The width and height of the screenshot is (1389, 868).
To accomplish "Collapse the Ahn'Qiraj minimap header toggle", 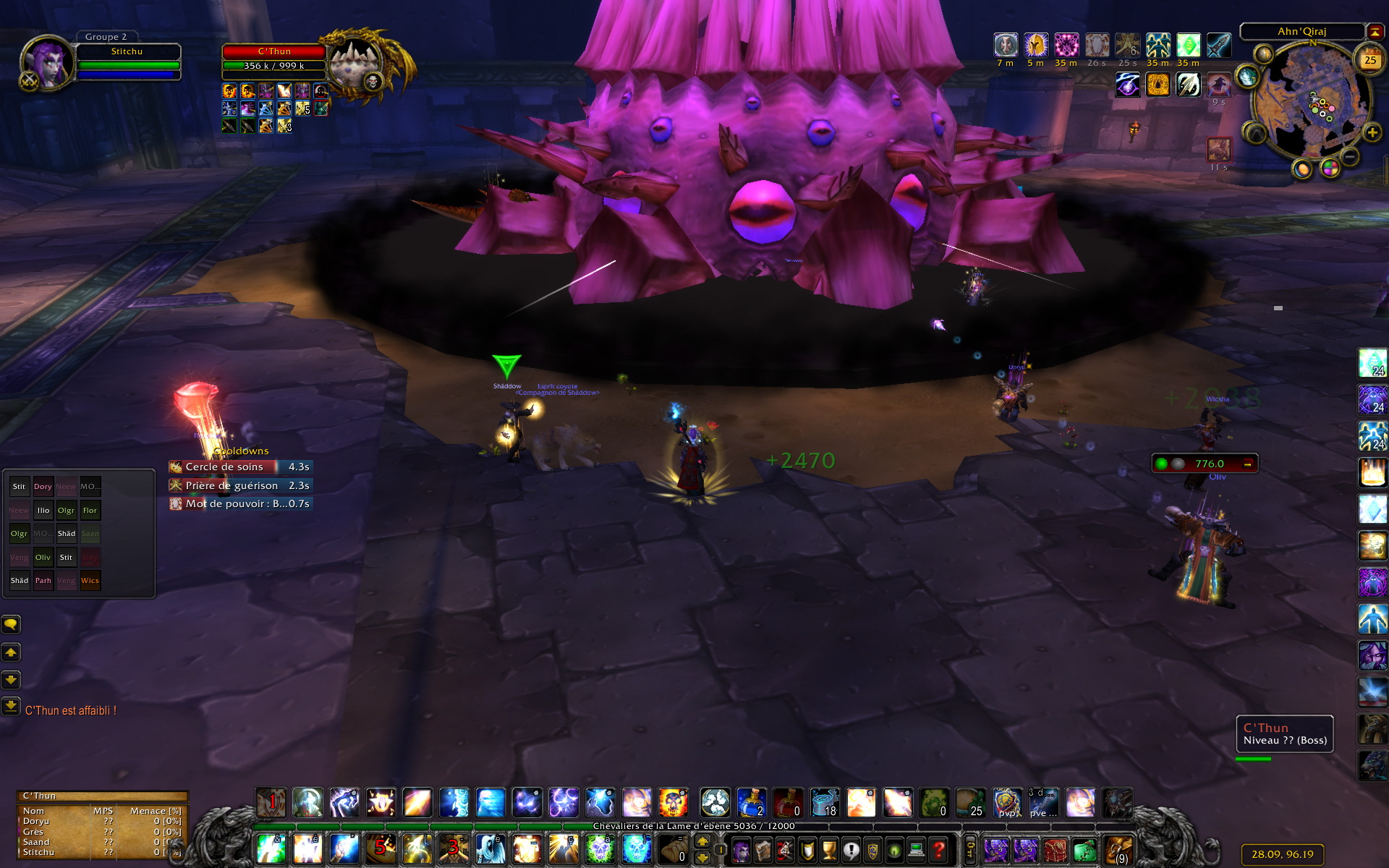I will [x=1375, y=32].
